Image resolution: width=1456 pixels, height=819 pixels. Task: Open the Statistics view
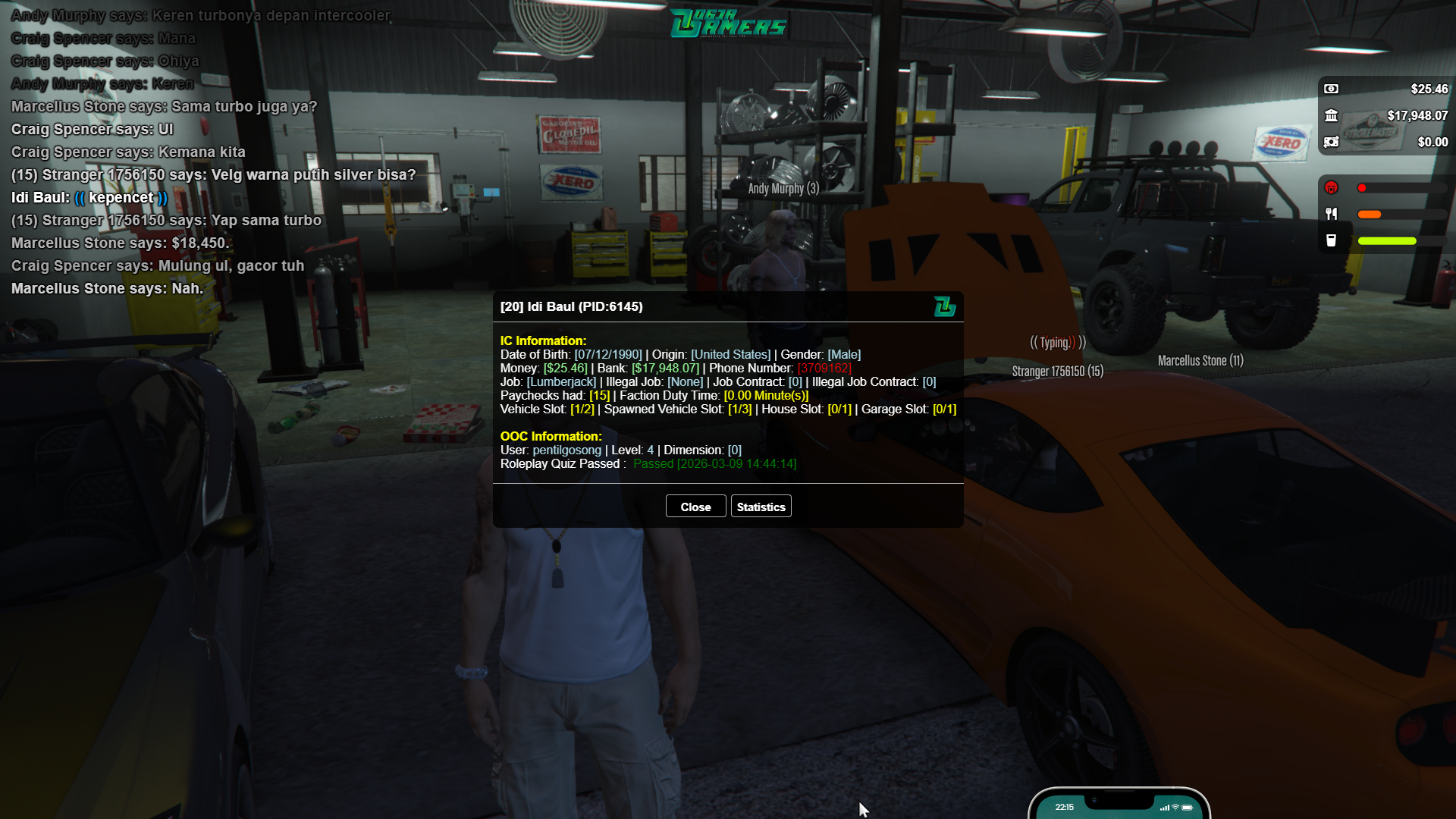point(761,507)
